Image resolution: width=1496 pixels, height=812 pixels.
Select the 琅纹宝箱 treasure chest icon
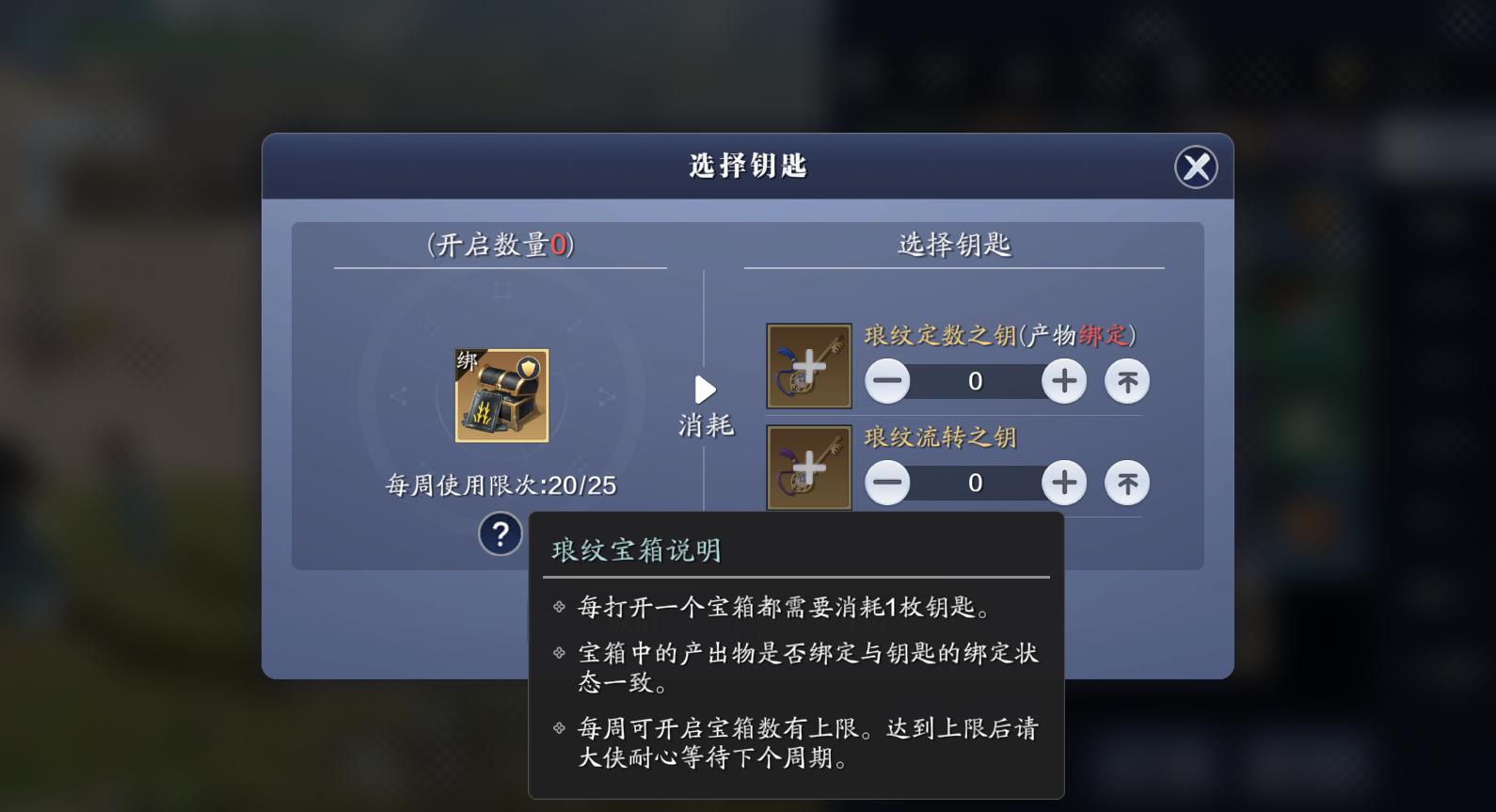[501, 395]
